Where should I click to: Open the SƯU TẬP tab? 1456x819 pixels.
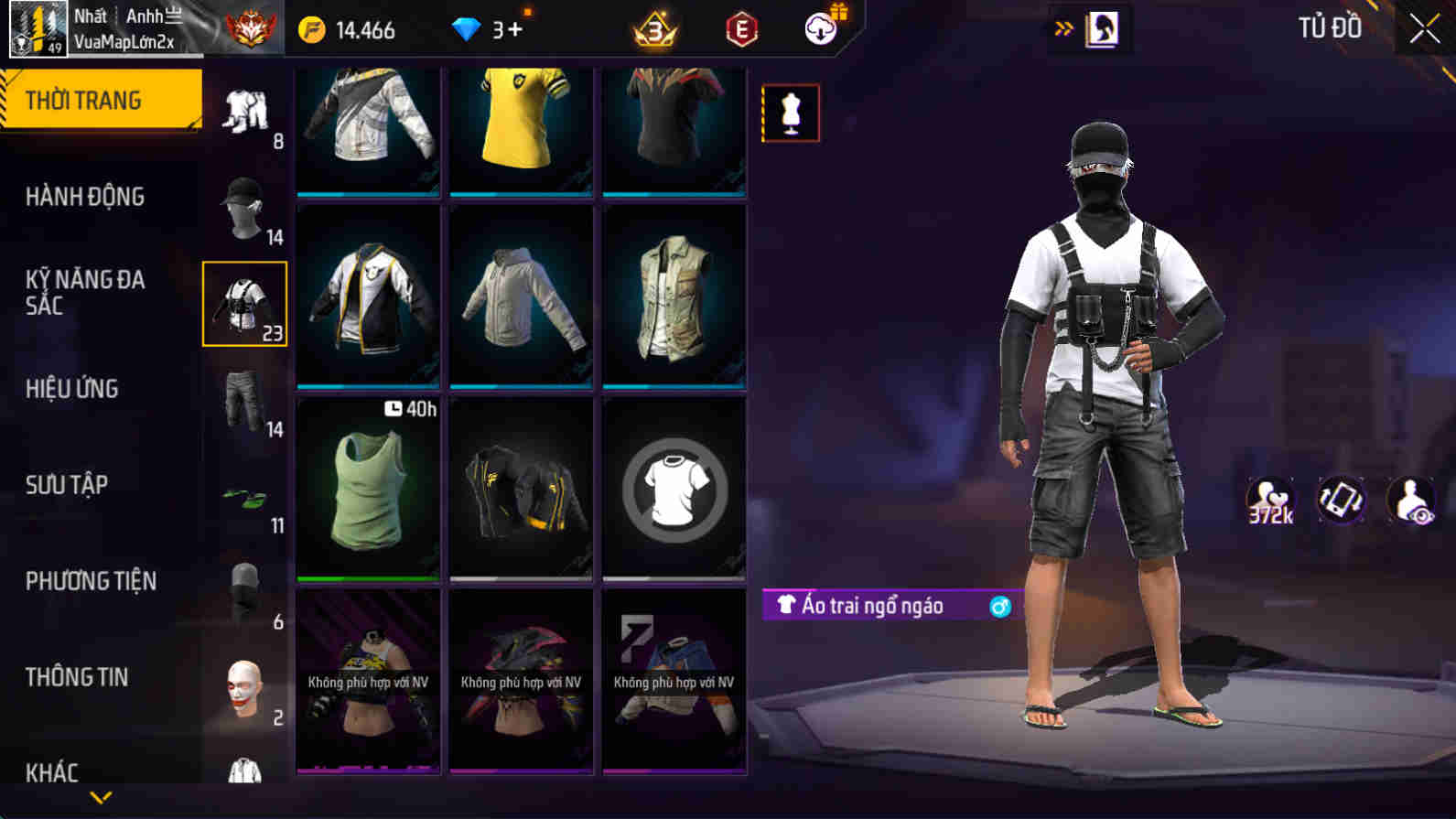(67, 485)
